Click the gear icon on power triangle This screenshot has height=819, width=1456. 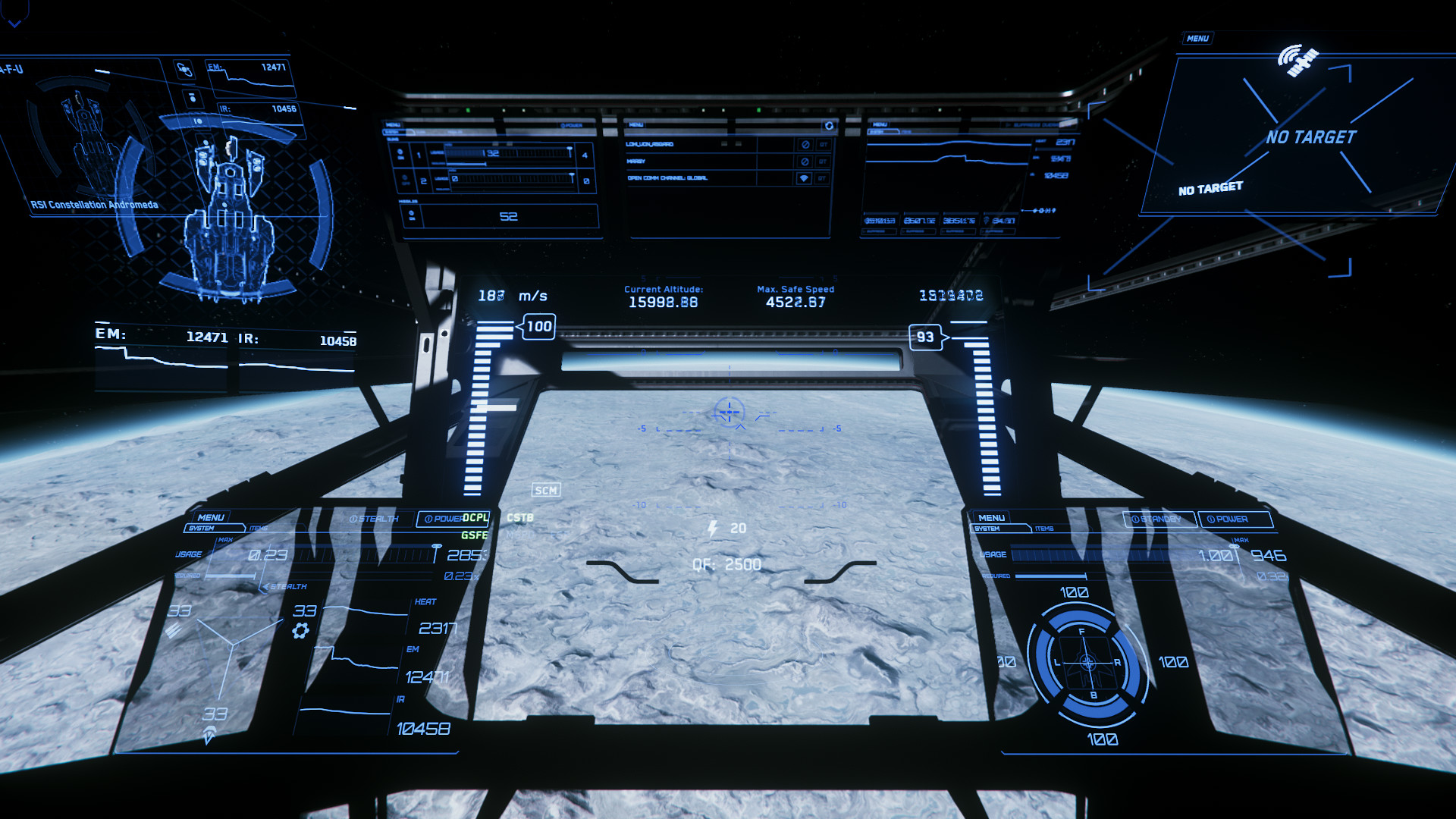(x=300, y=631)
